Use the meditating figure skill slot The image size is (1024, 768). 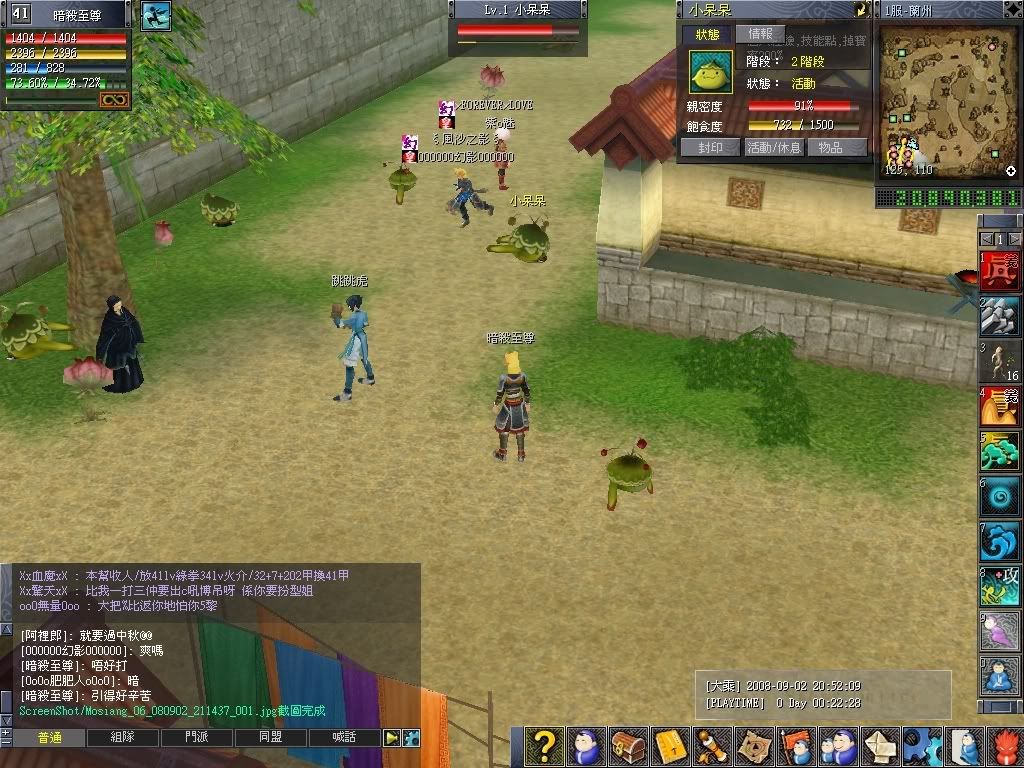[999, 676]
